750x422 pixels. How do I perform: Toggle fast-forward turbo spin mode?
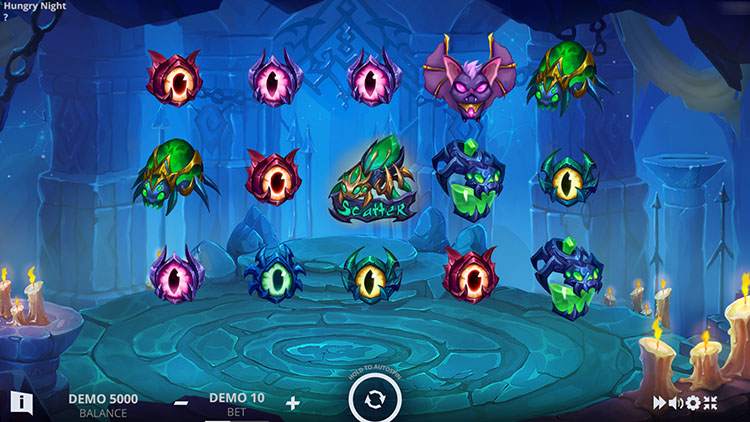[x=660, y=403]
